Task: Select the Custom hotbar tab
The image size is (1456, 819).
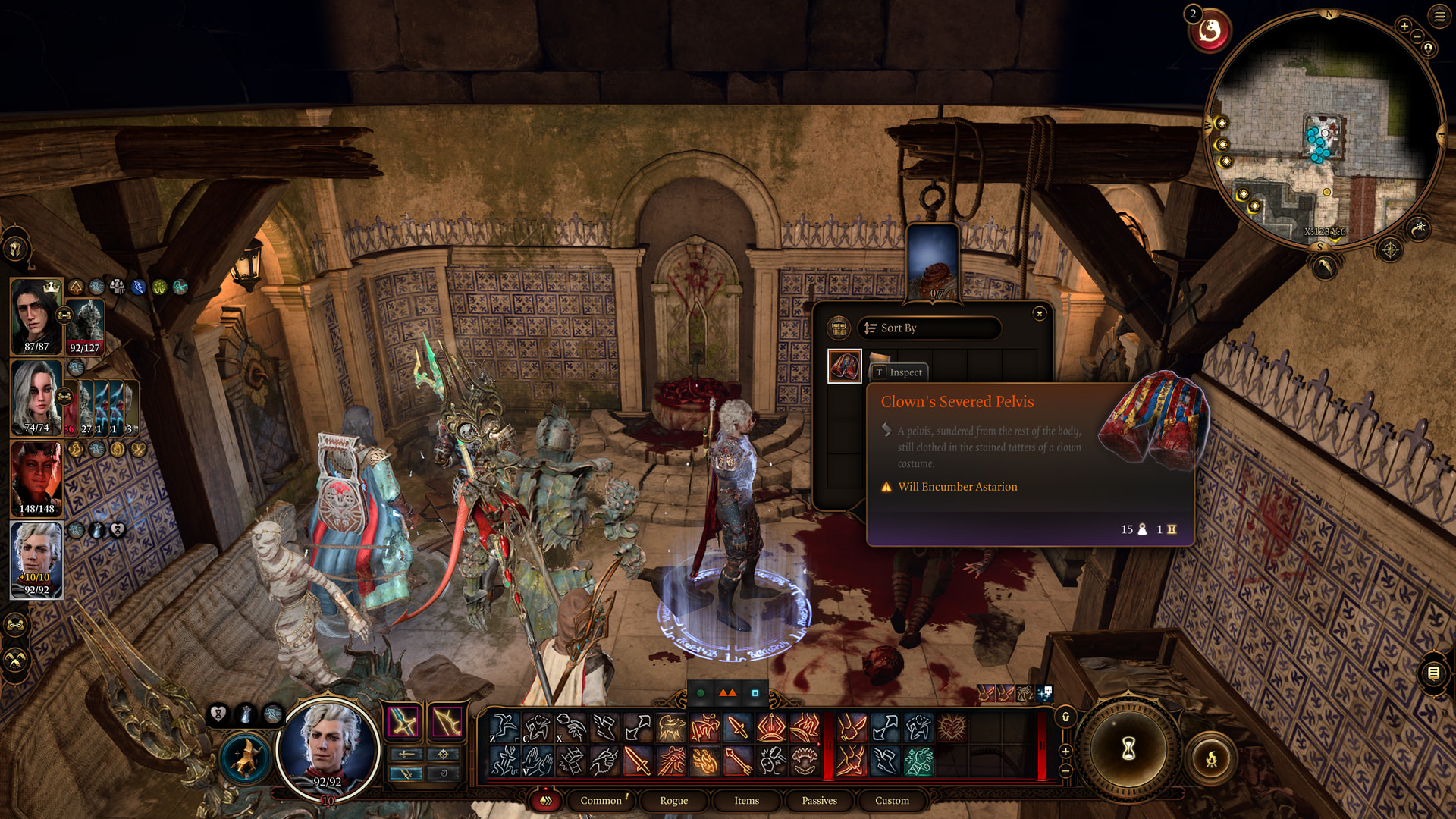Action: 892,800
